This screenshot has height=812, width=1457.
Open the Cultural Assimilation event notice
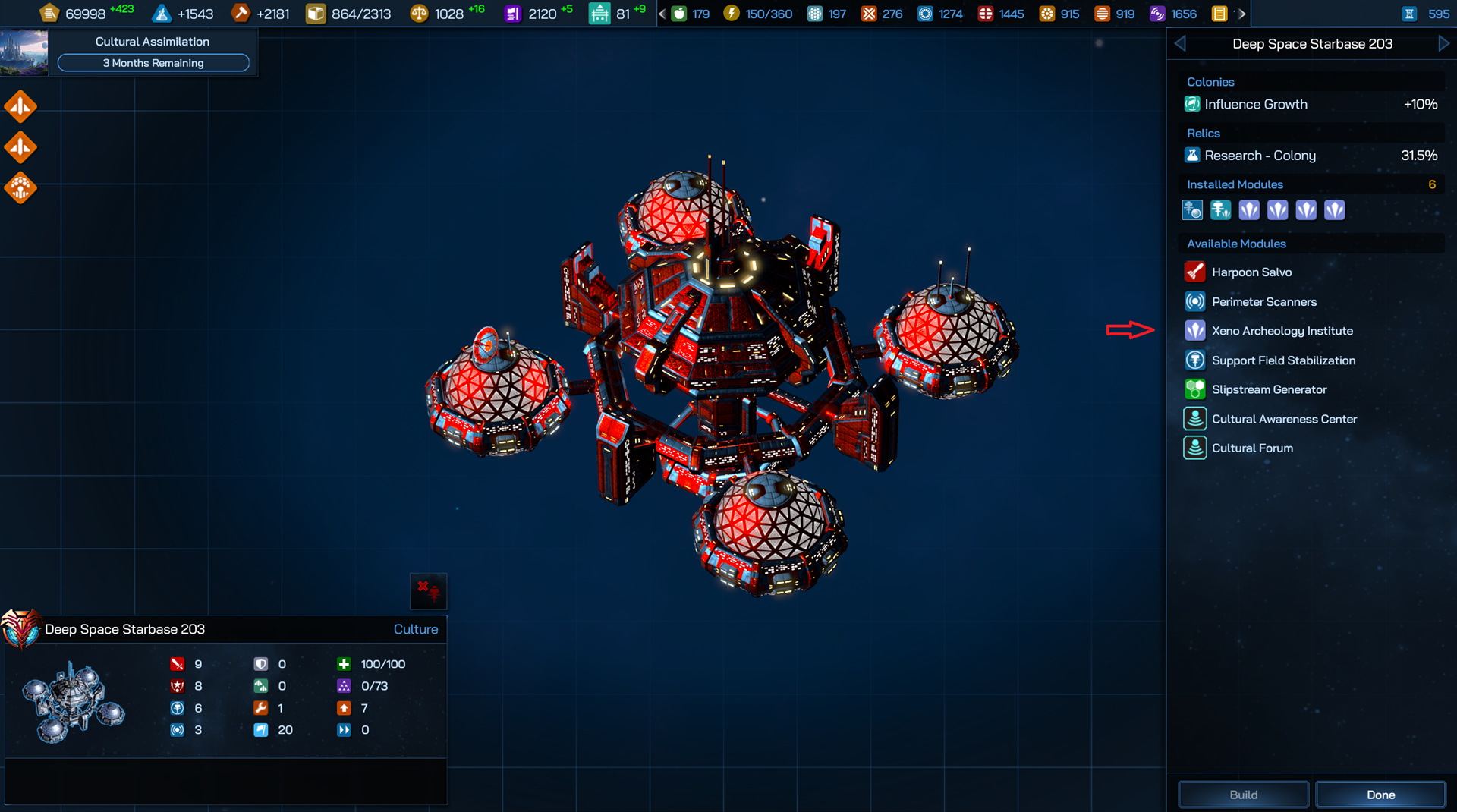click(152, 52)
